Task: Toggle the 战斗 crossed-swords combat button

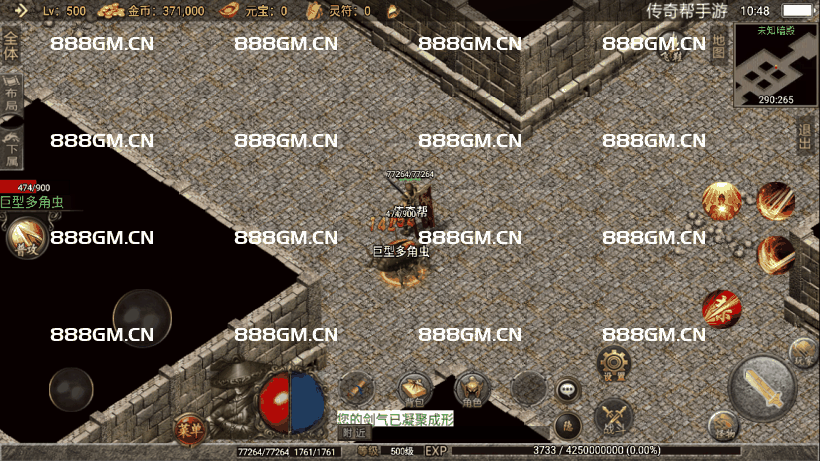Action: point(612,415)
